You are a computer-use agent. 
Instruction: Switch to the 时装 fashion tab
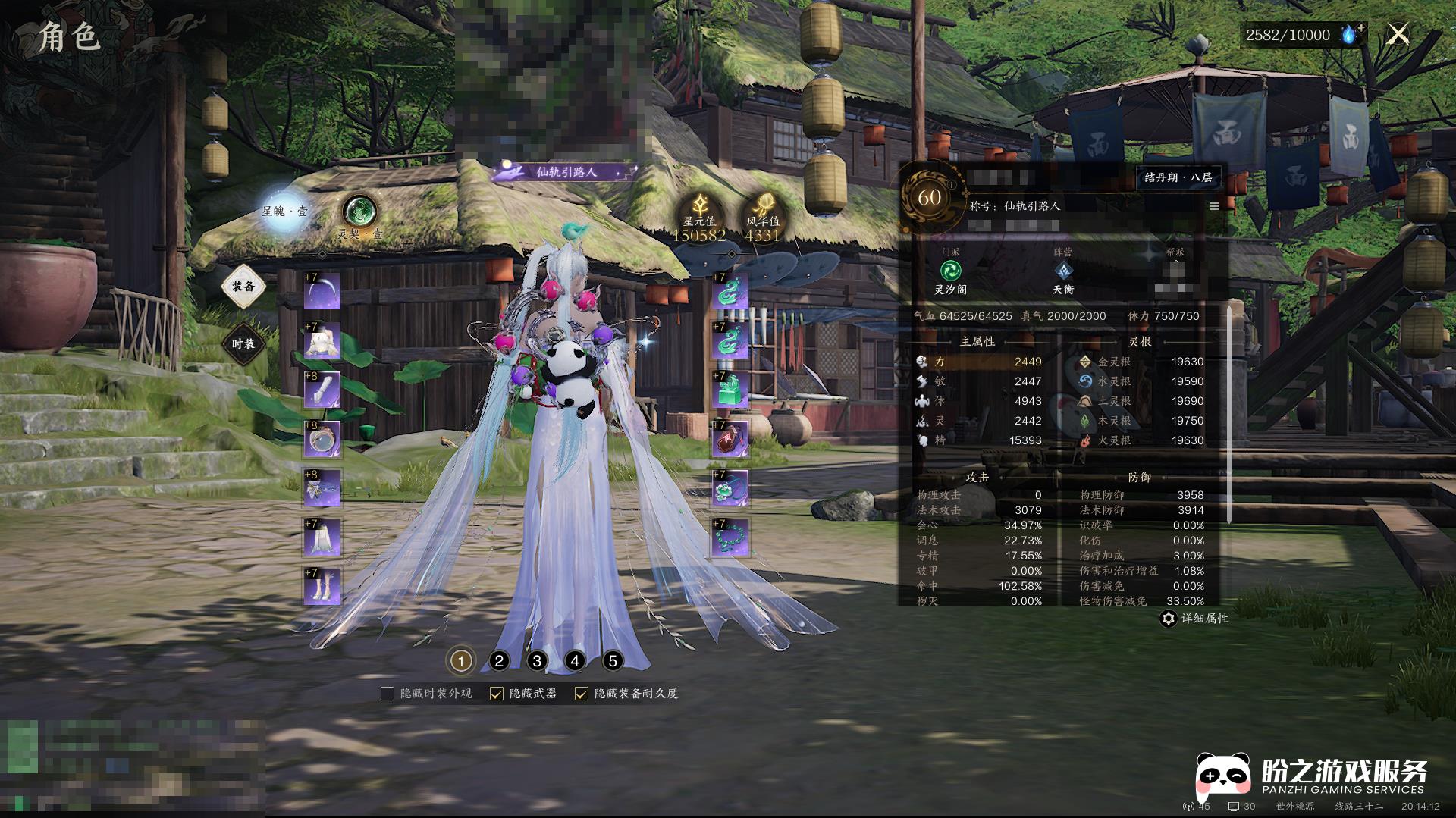click(243, 344)
